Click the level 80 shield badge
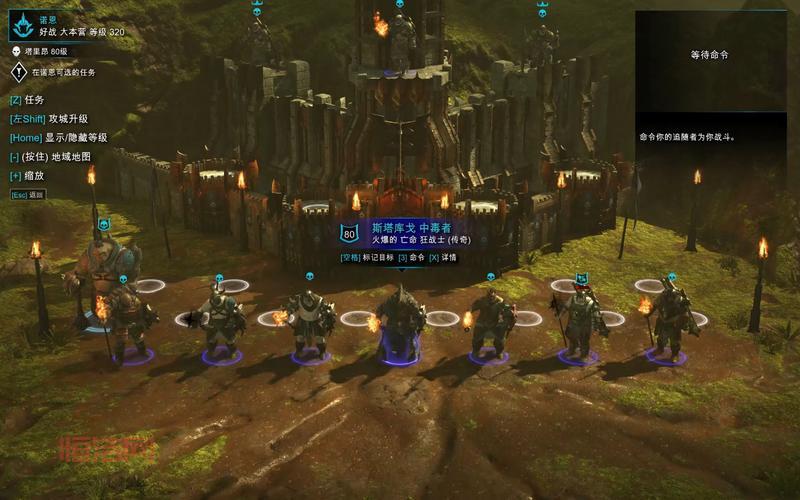Viewport: 800px width, 500px height. point(349,234)
